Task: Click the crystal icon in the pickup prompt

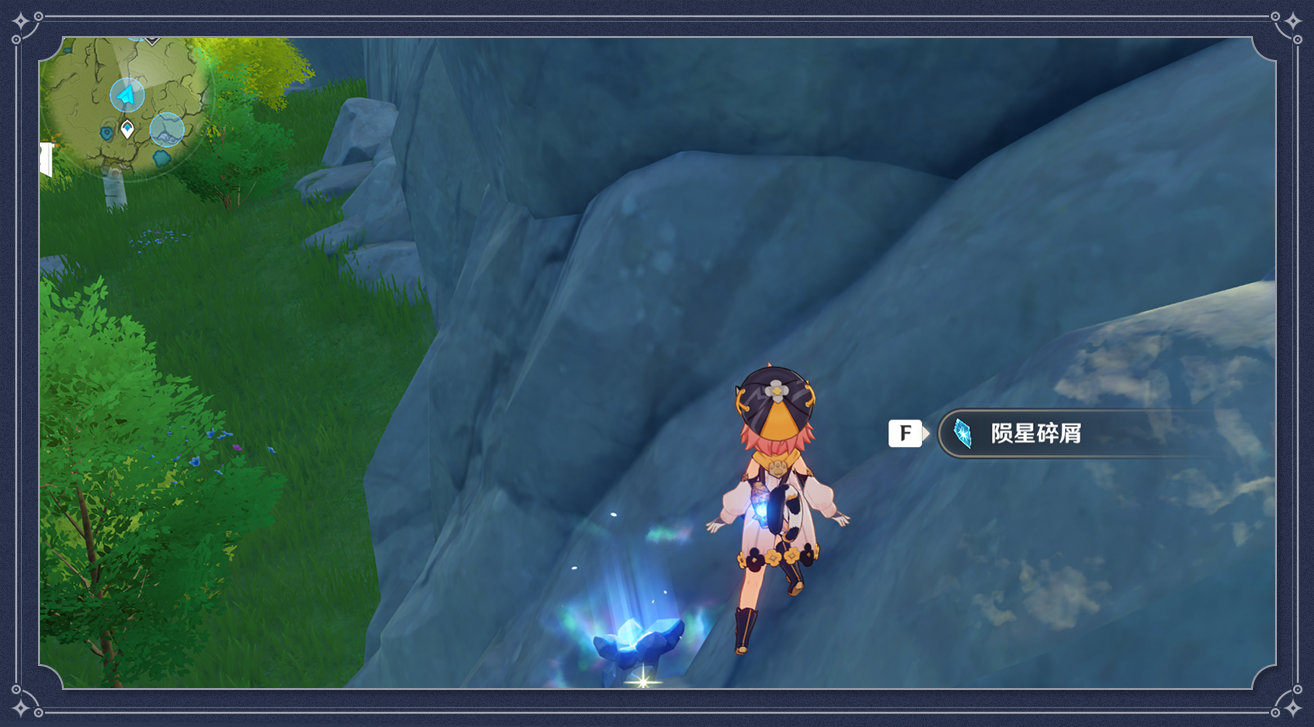Action: point(961,432)
